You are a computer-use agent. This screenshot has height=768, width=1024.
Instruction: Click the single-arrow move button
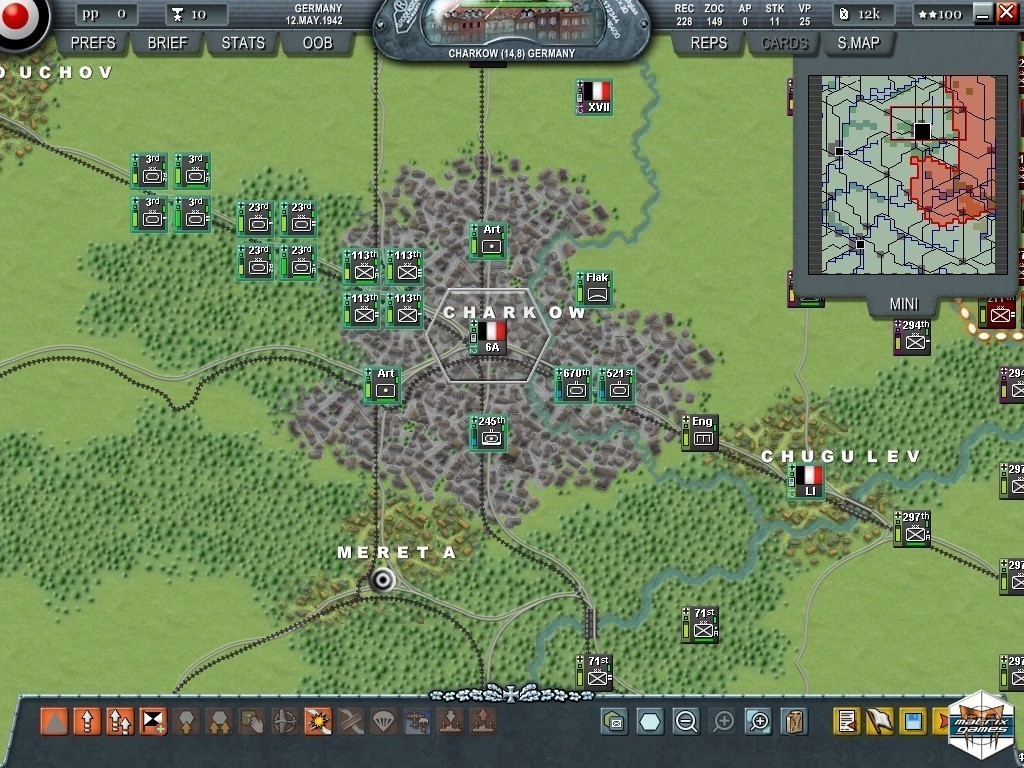tap(87, 721)
